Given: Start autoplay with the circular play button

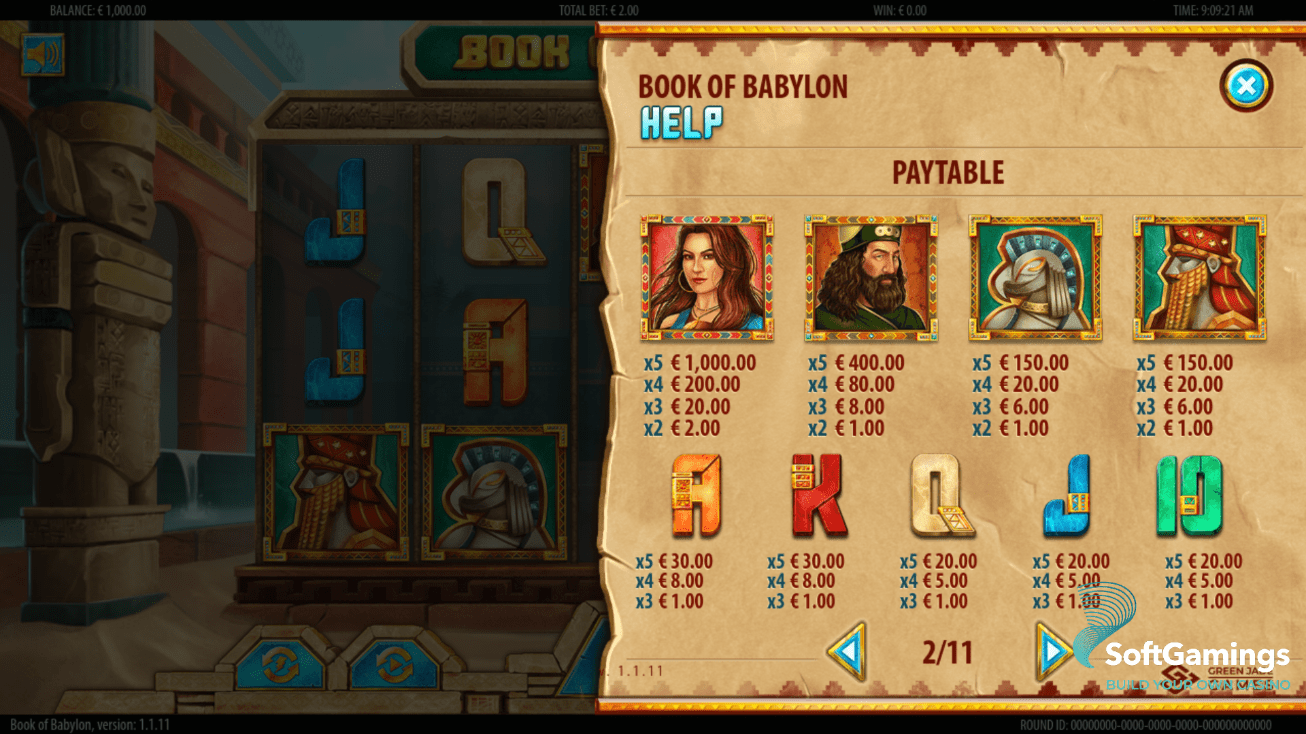Looking at the screenshot, I should click(393, 665).
